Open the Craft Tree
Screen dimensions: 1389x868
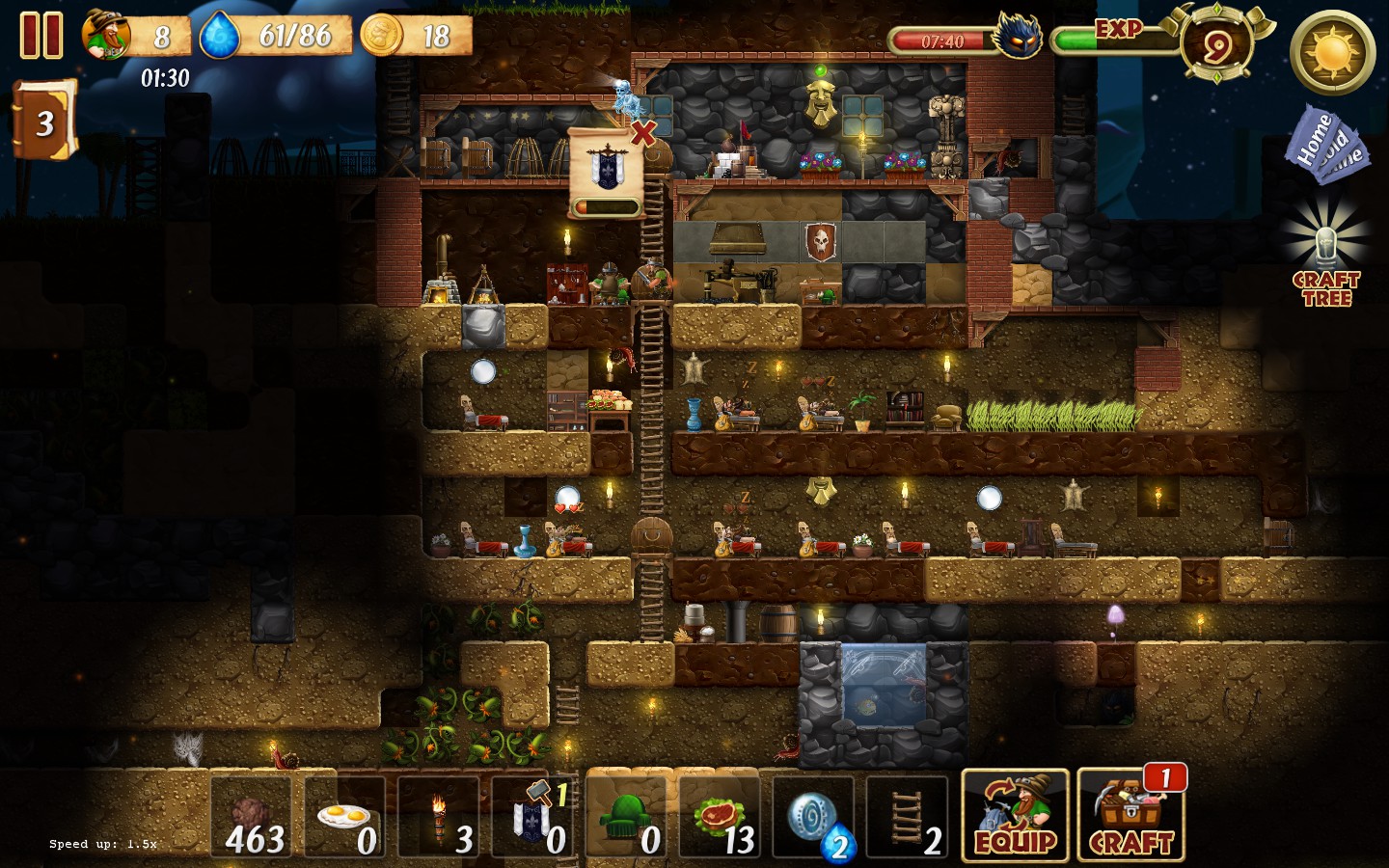click(x=1326, y=256)
